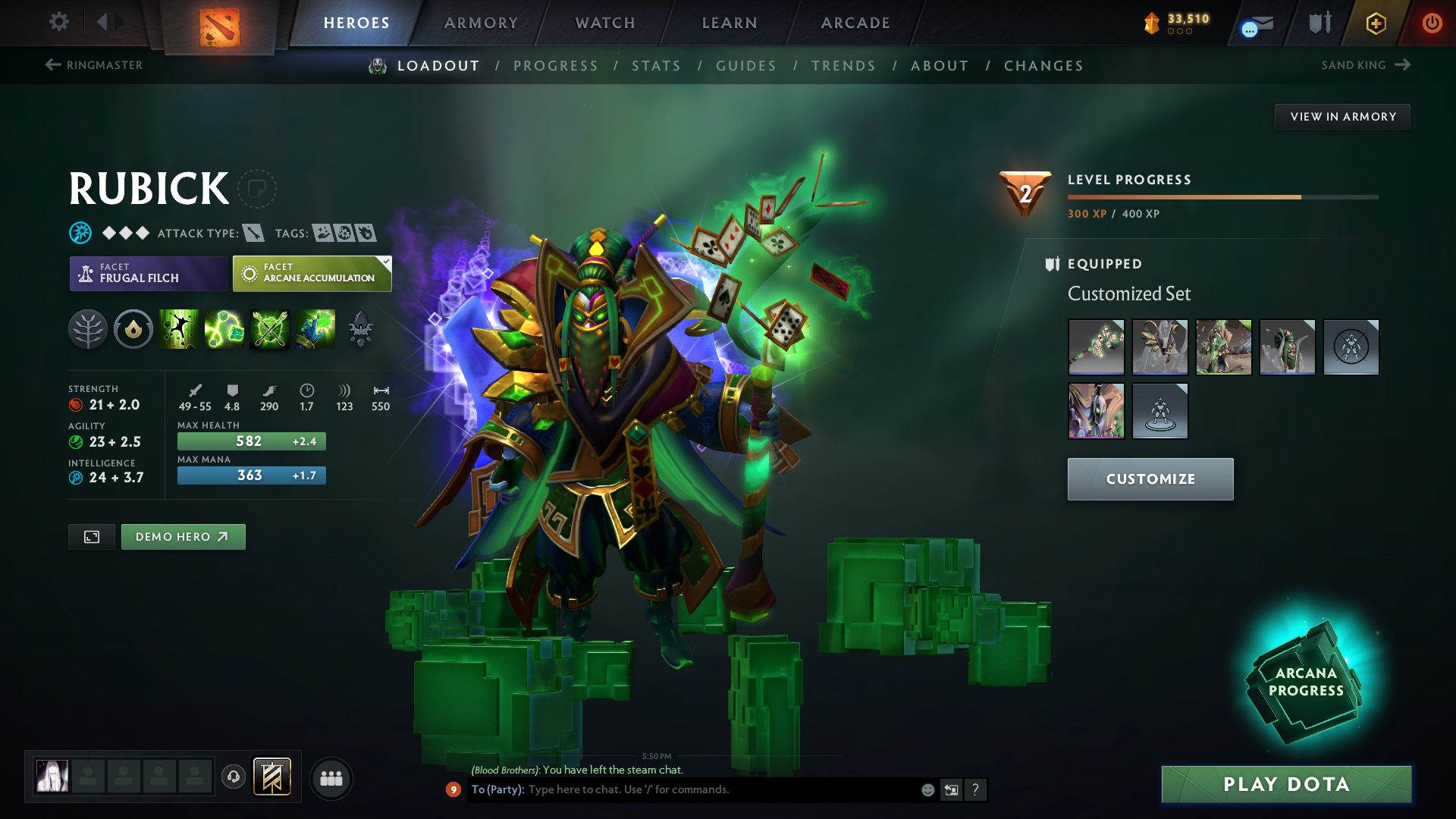The image size is (1456, 819).
Task: Open the chat message envelope icon
Action: [1255, 23]
